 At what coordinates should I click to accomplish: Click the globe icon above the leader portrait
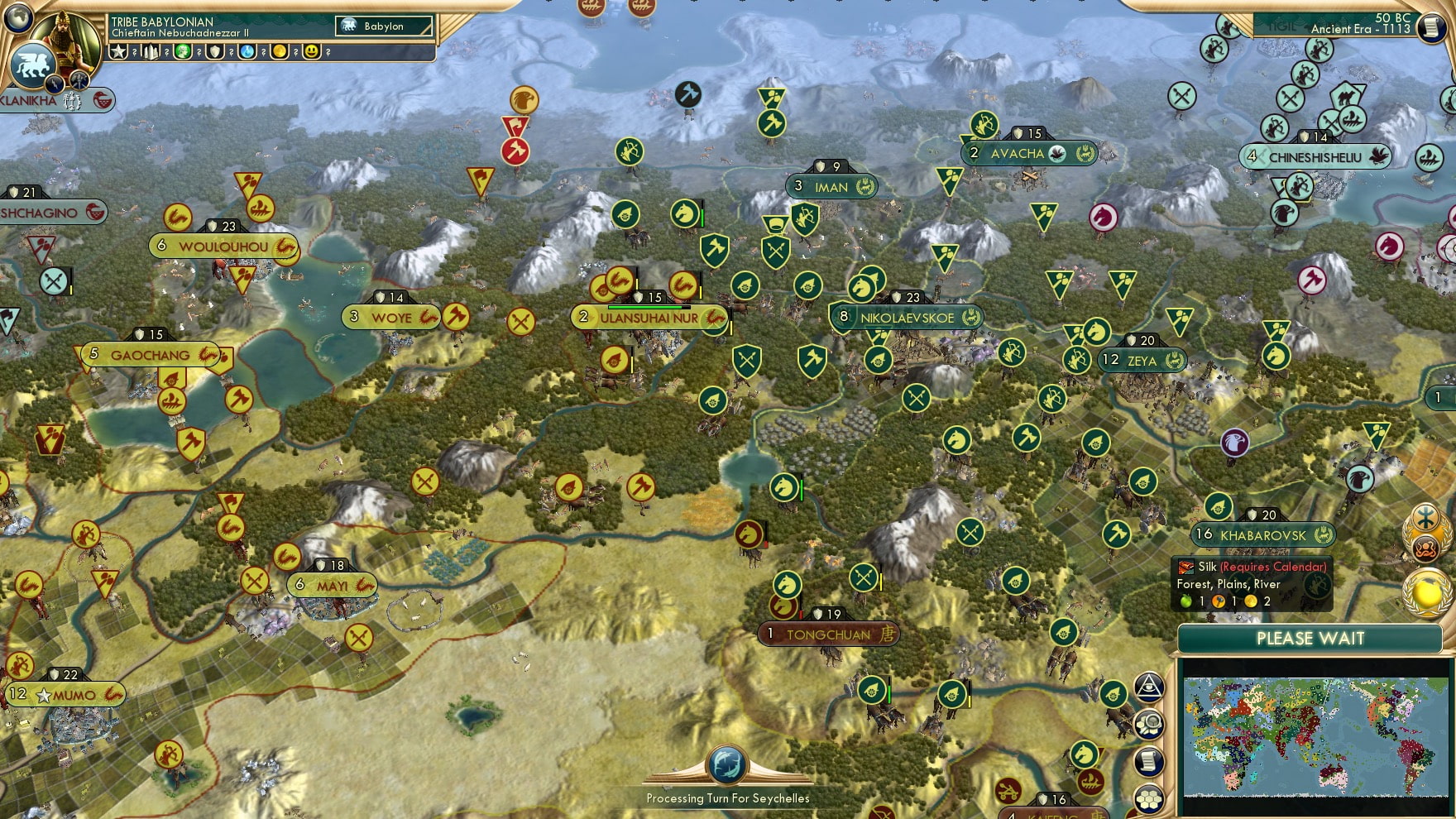[x=17, y=18]
